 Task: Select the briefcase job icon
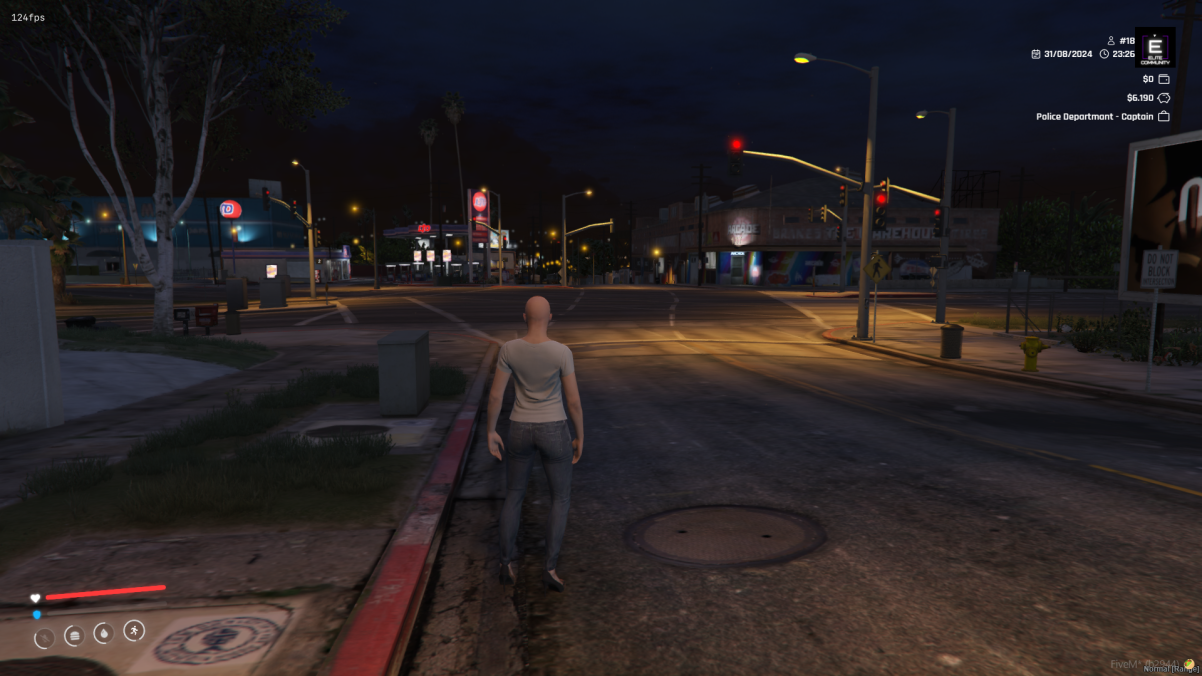(1164, 117)
